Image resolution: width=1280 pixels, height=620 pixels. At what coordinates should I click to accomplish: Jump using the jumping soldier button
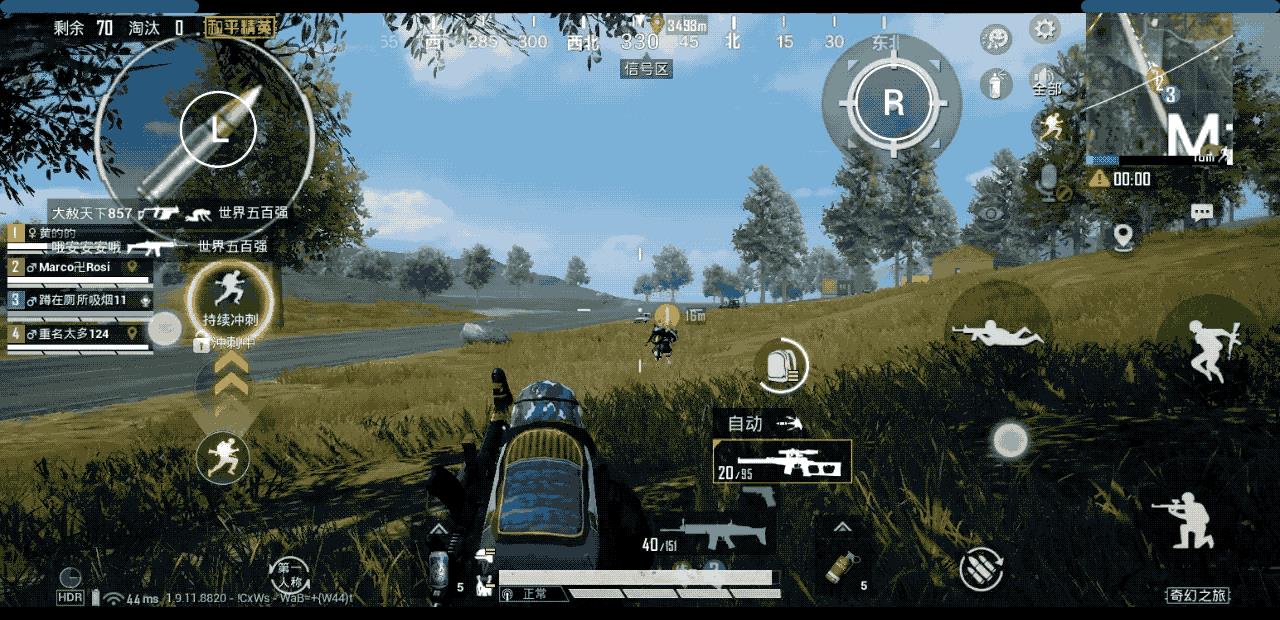click(1209, 349)
